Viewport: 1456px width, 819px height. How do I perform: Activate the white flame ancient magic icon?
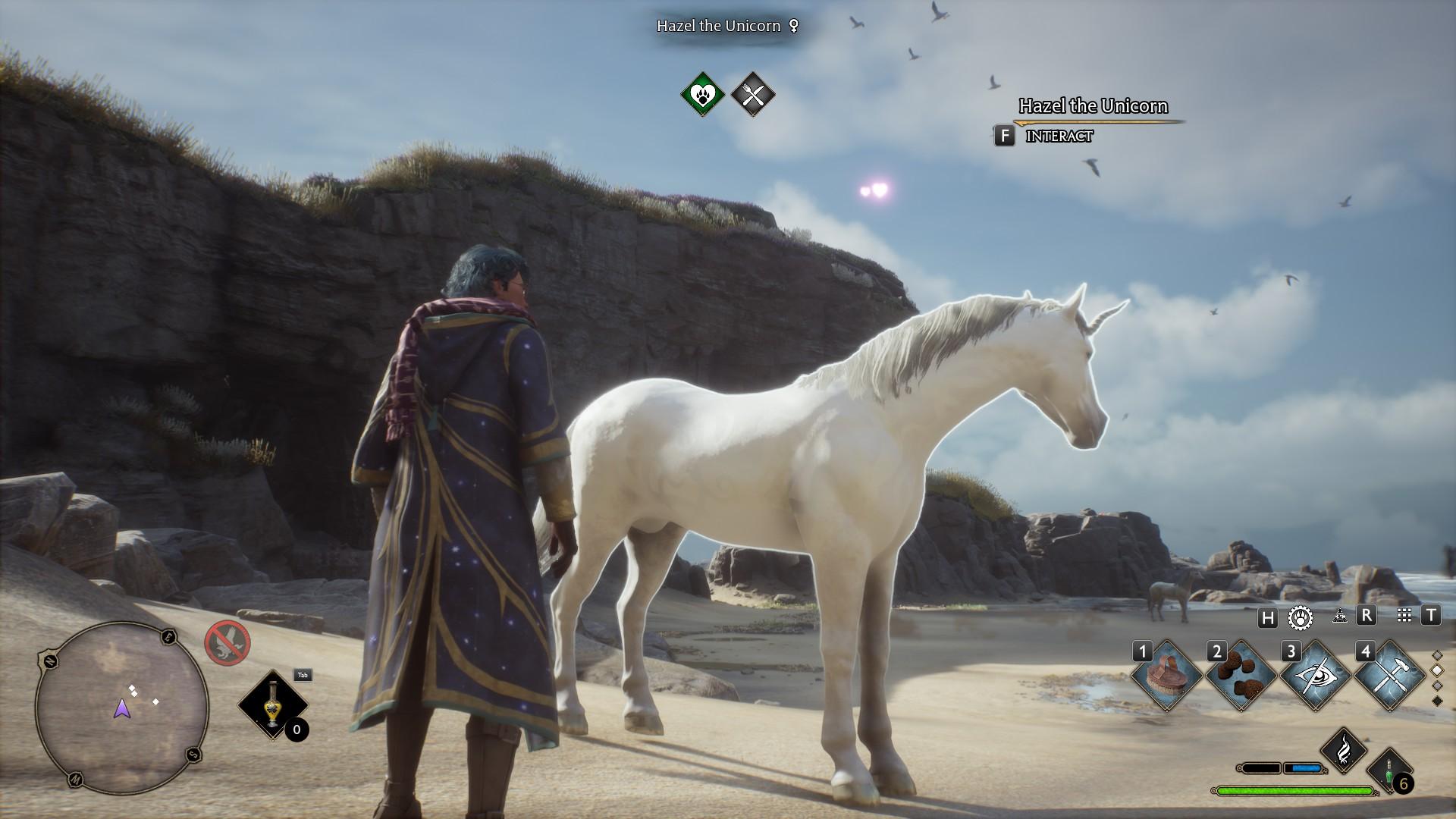[x=1343, y=750]
